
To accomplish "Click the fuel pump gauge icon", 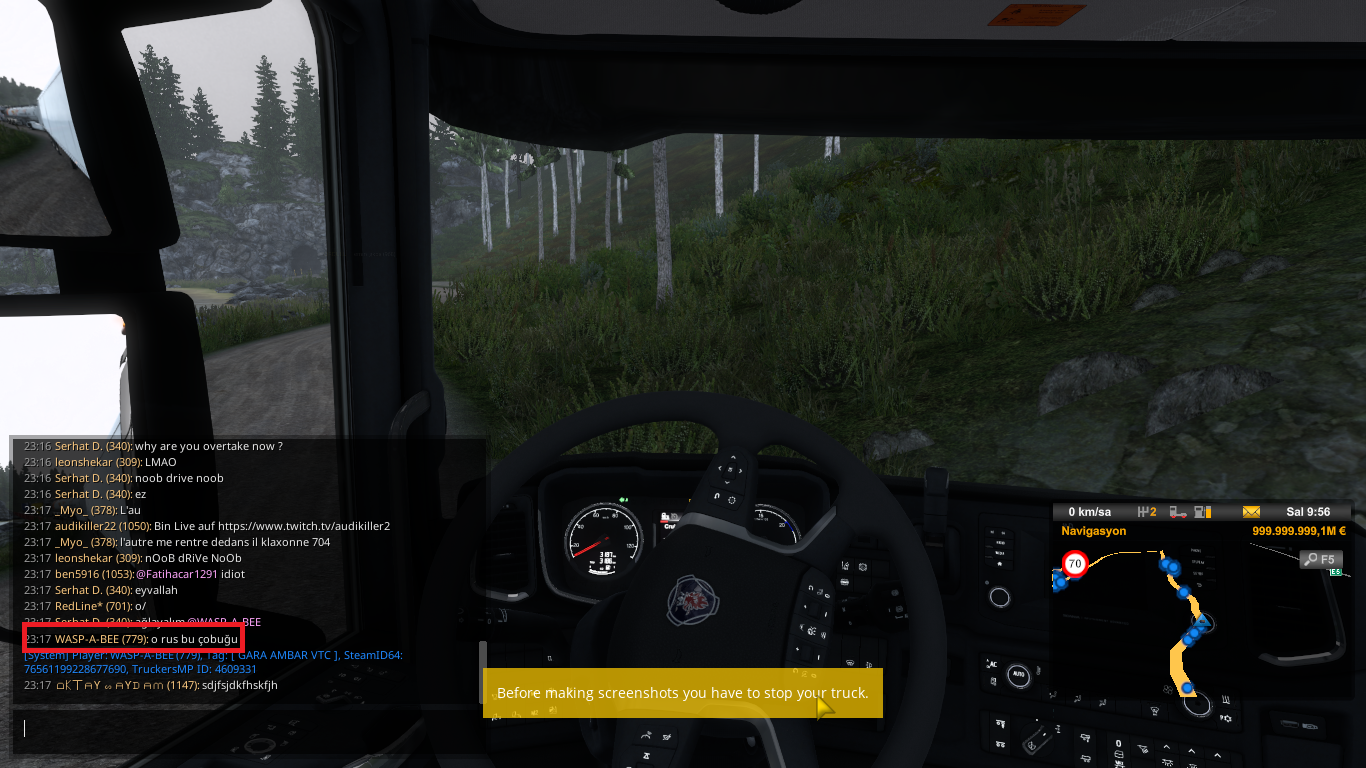I will [x=1203, y=512].
